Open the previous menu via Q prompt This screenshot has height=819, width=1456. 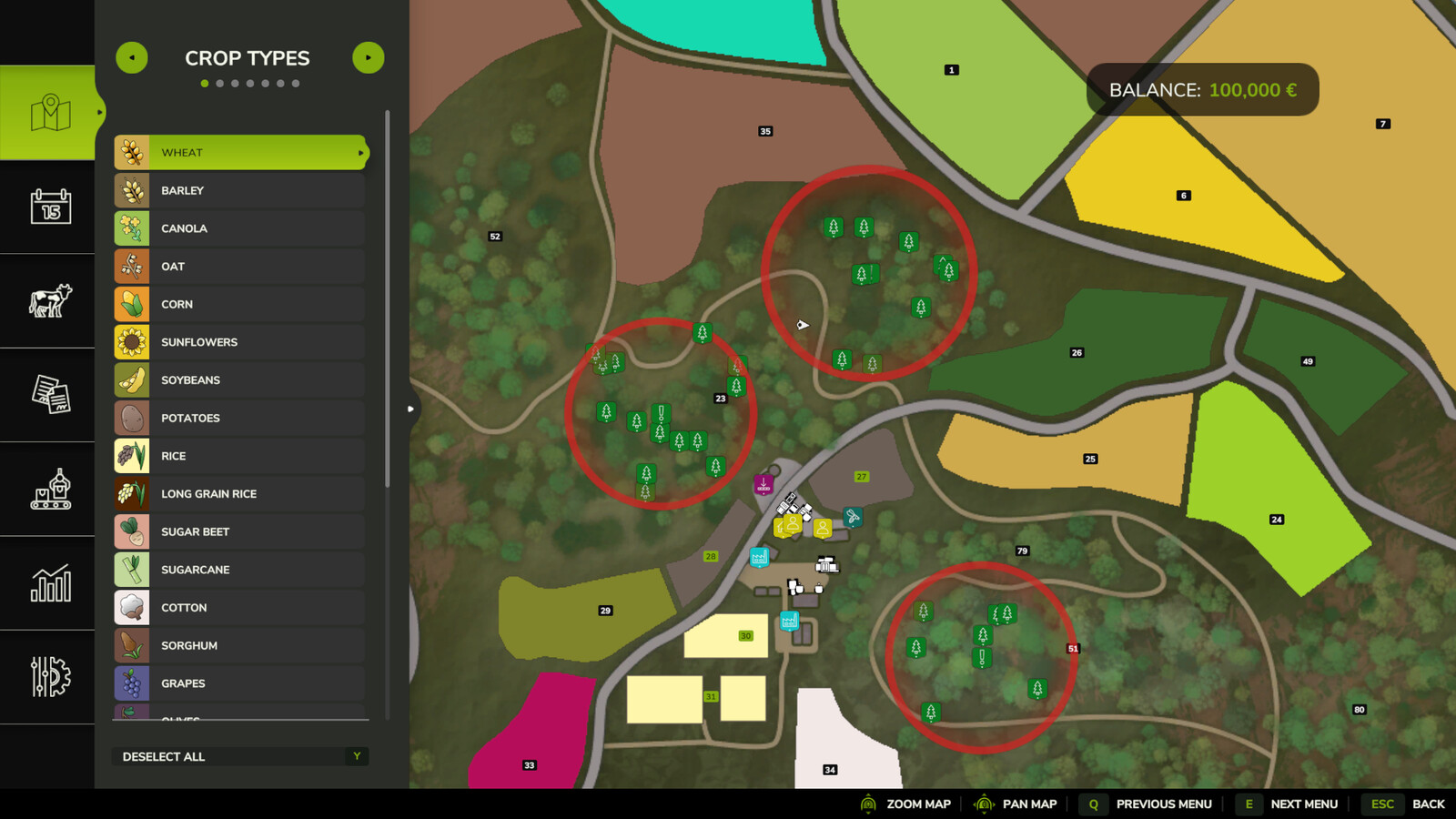tap(1092, 804)
